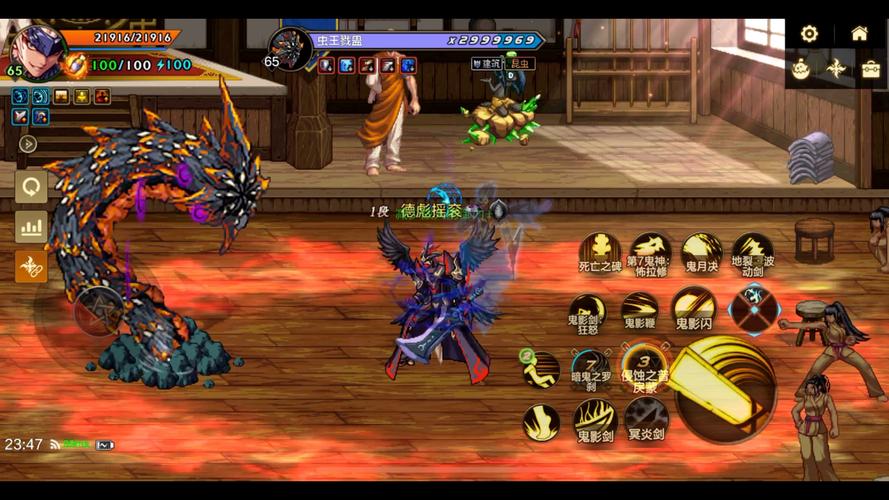Tap the shuriken icon in top bar
The image size is (889, 500).
point(836,68)
